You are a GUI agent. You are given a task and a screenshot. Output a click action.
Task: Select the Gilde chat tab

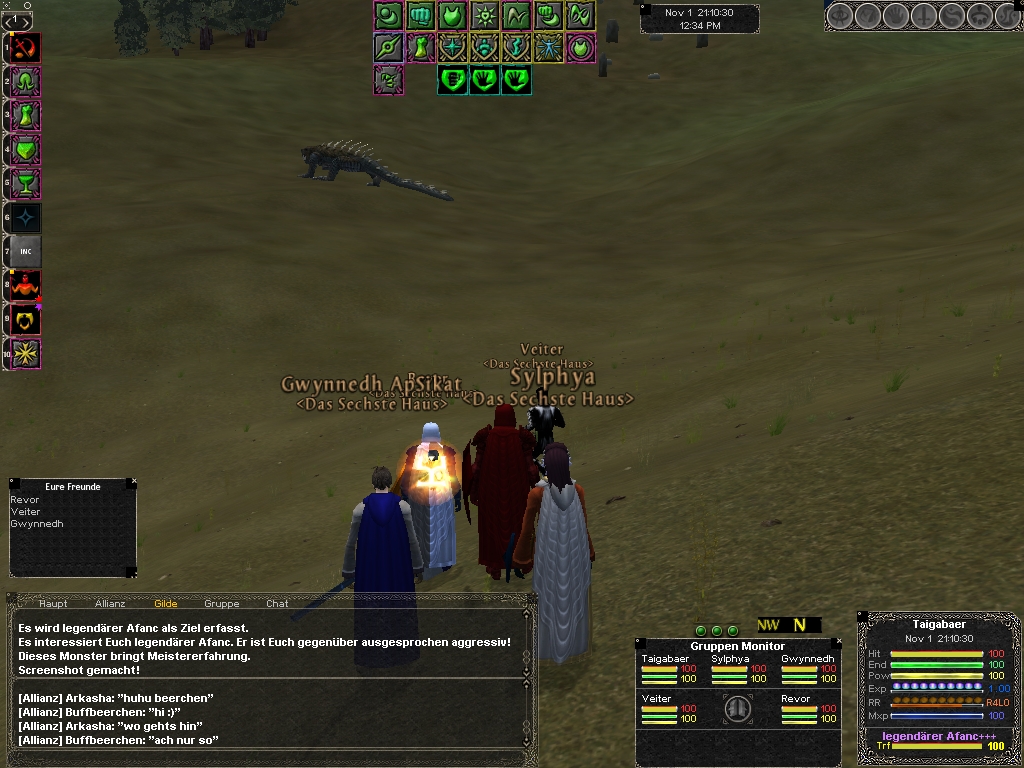point(165,604)
